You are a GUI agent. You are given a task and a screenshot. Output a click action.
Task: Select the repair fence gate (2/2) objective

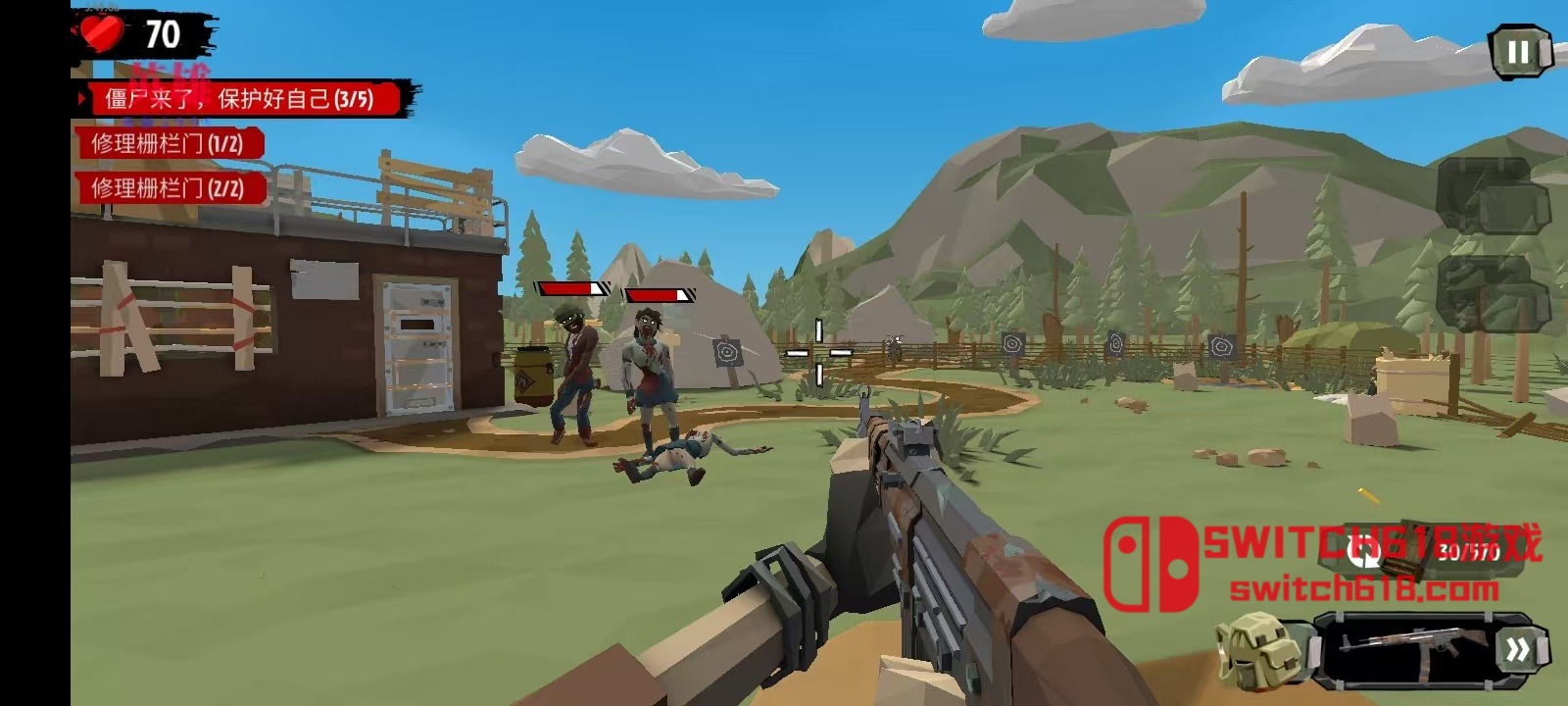(168, 188)
